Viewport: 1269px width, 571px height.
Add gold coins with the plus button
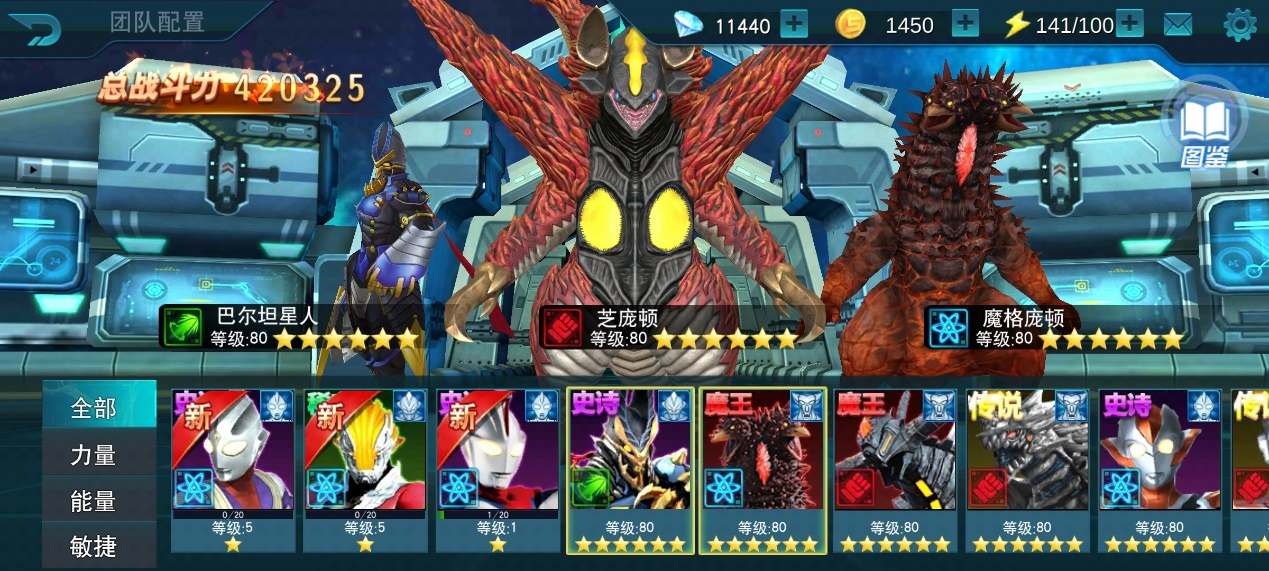coord(965,23)
